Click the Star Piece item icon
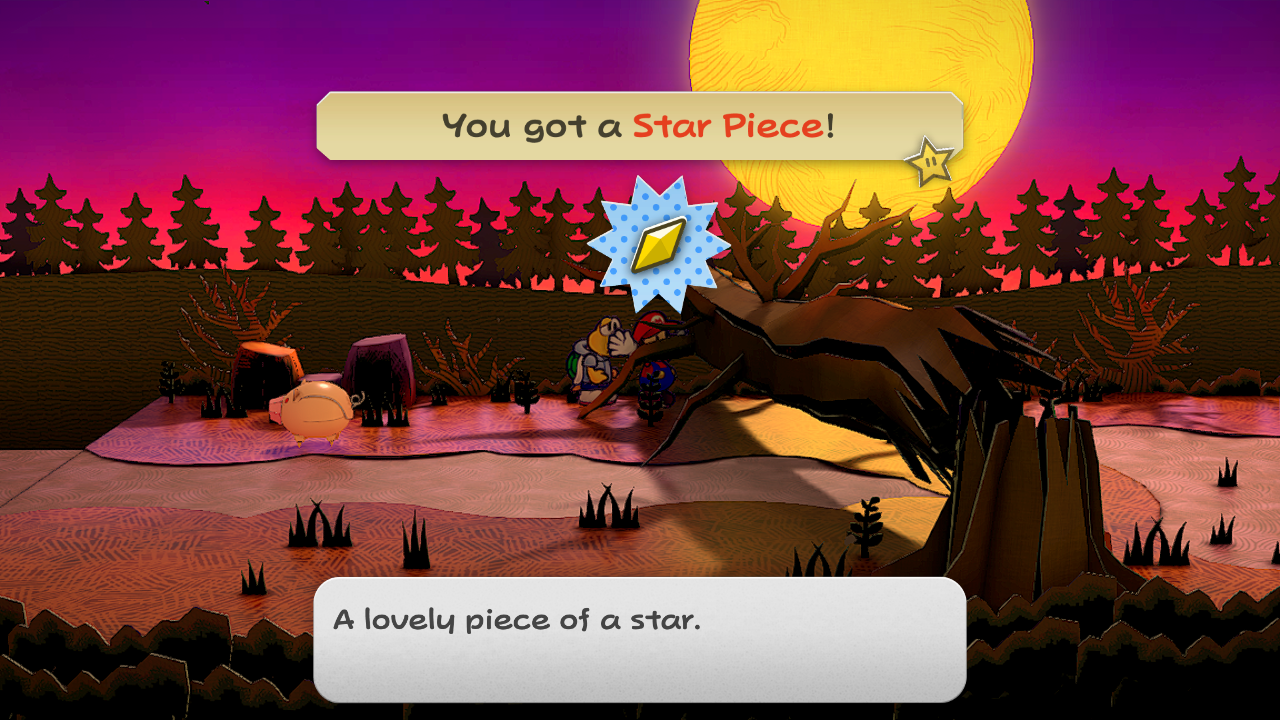The image size is (1280, 720). (x=658, y=244)
